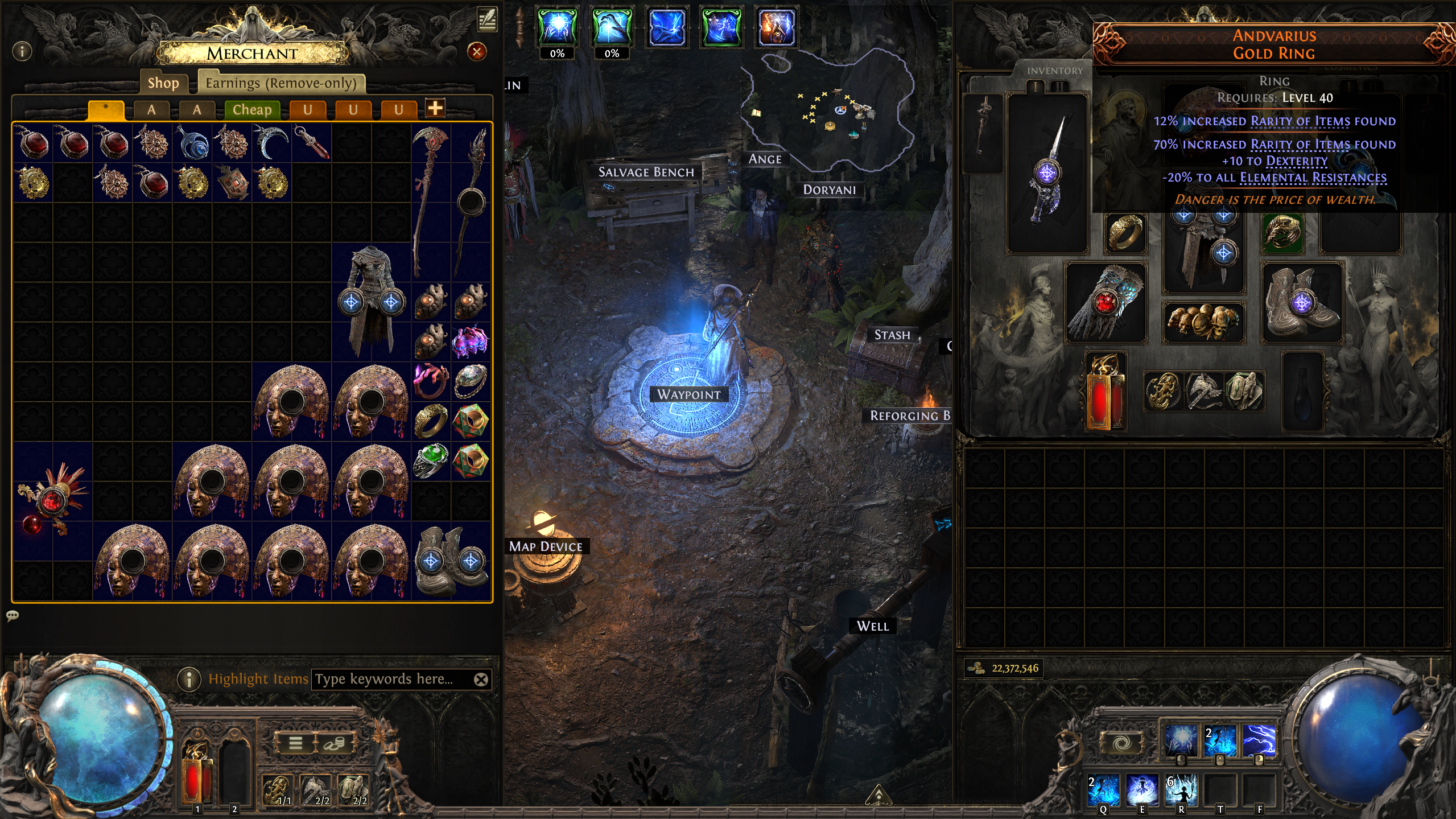1456x819 pixels.
Task: Close the Merchant panel
Action: tap(476, 52)
